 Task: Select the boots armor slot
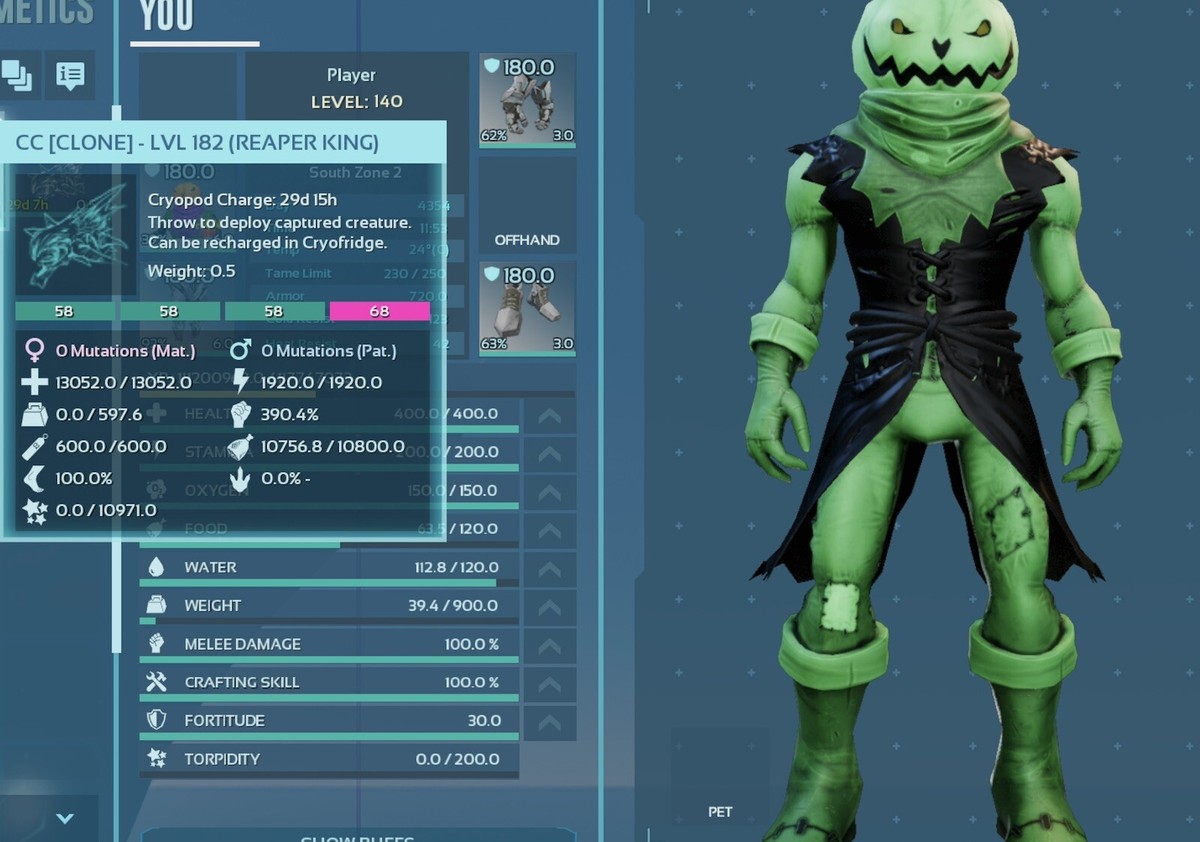pyautogui.click(x=527, y=308)
